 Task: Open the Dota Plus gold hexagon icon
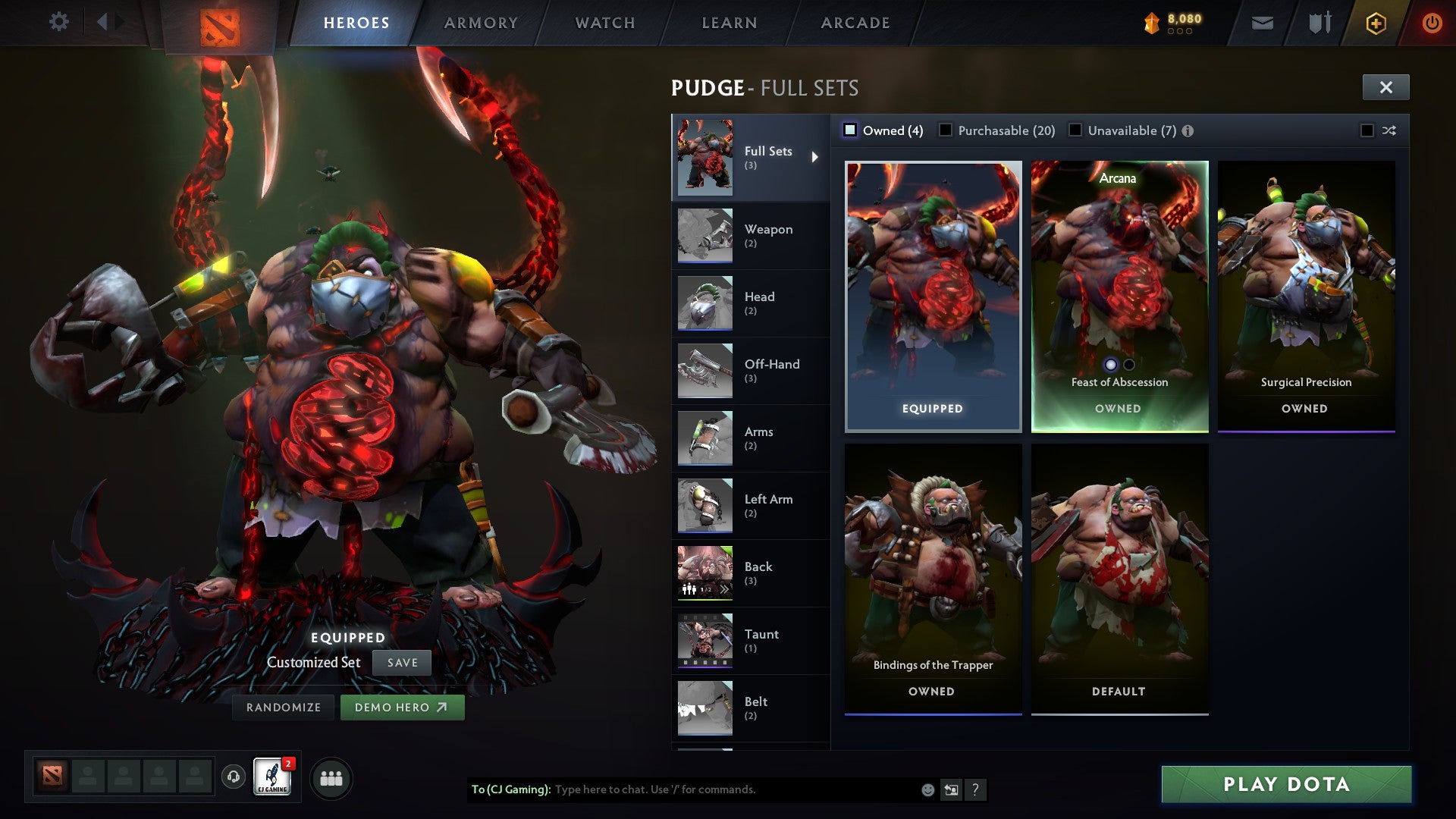[1375, 22]
